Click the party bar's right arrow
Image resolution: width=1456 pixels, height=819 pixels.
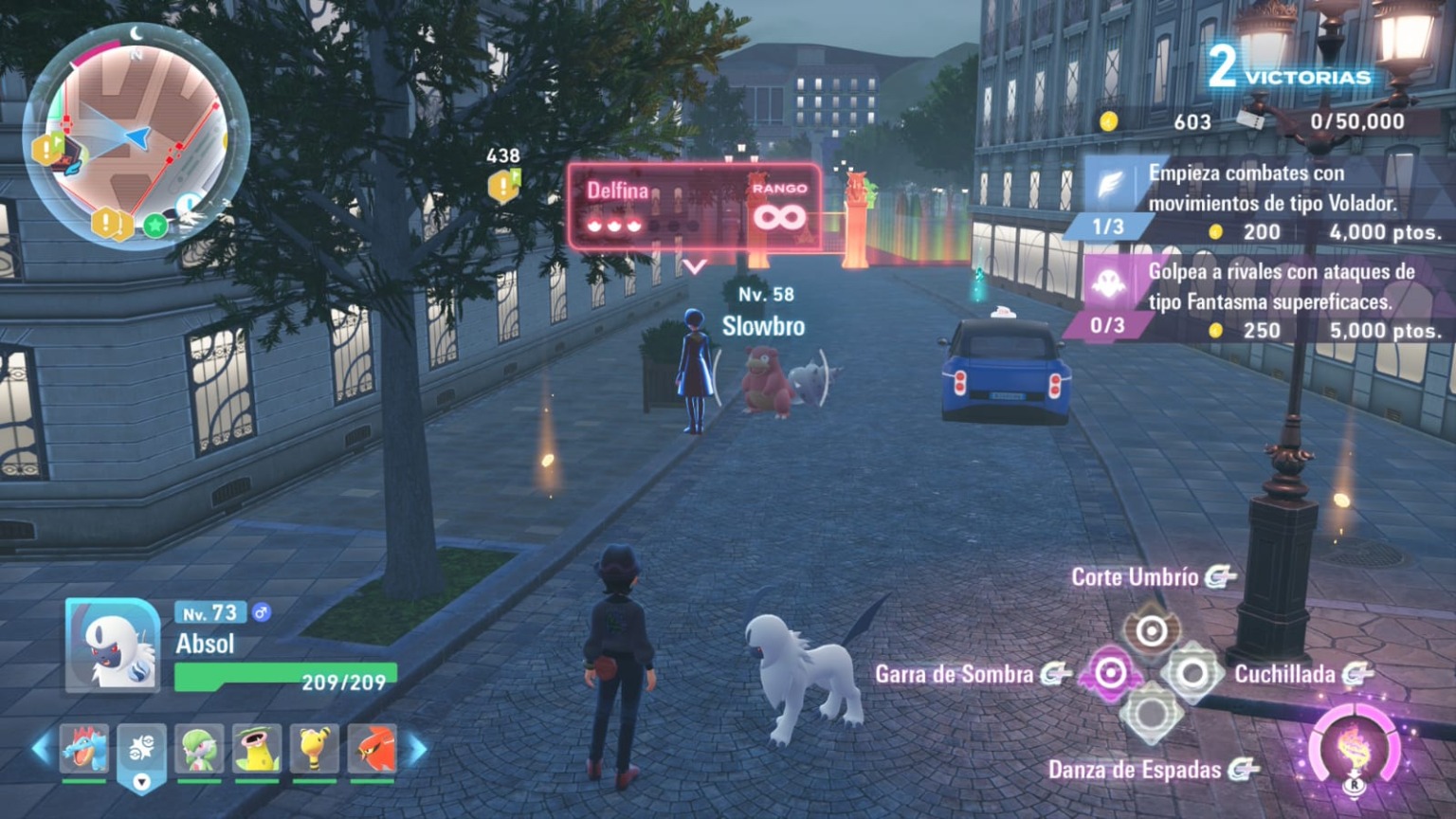coord(417,749)
